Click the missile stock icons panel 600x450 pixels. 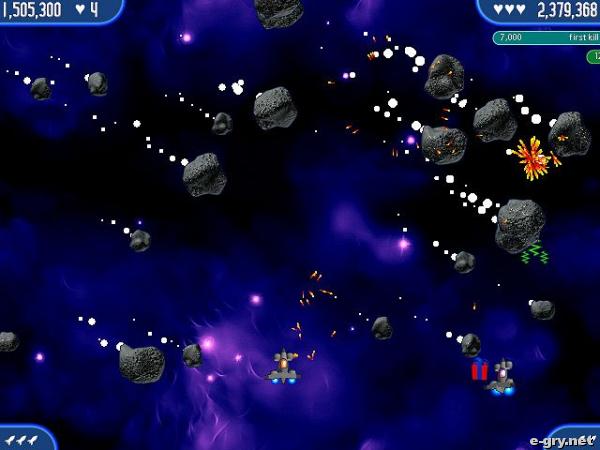[x=22, y=438]
